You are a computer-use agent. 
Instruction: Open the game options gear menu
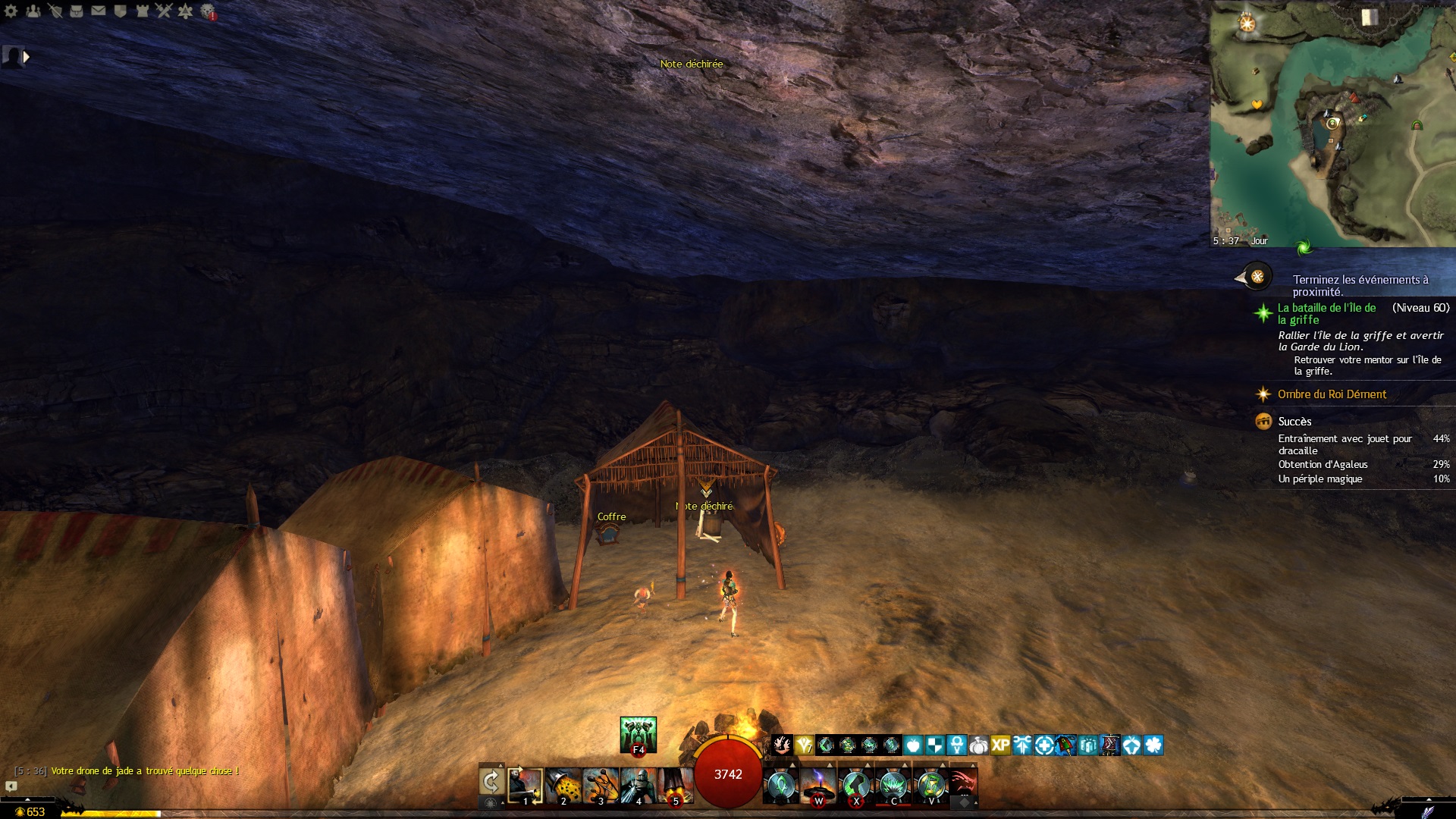pos(11,11)
